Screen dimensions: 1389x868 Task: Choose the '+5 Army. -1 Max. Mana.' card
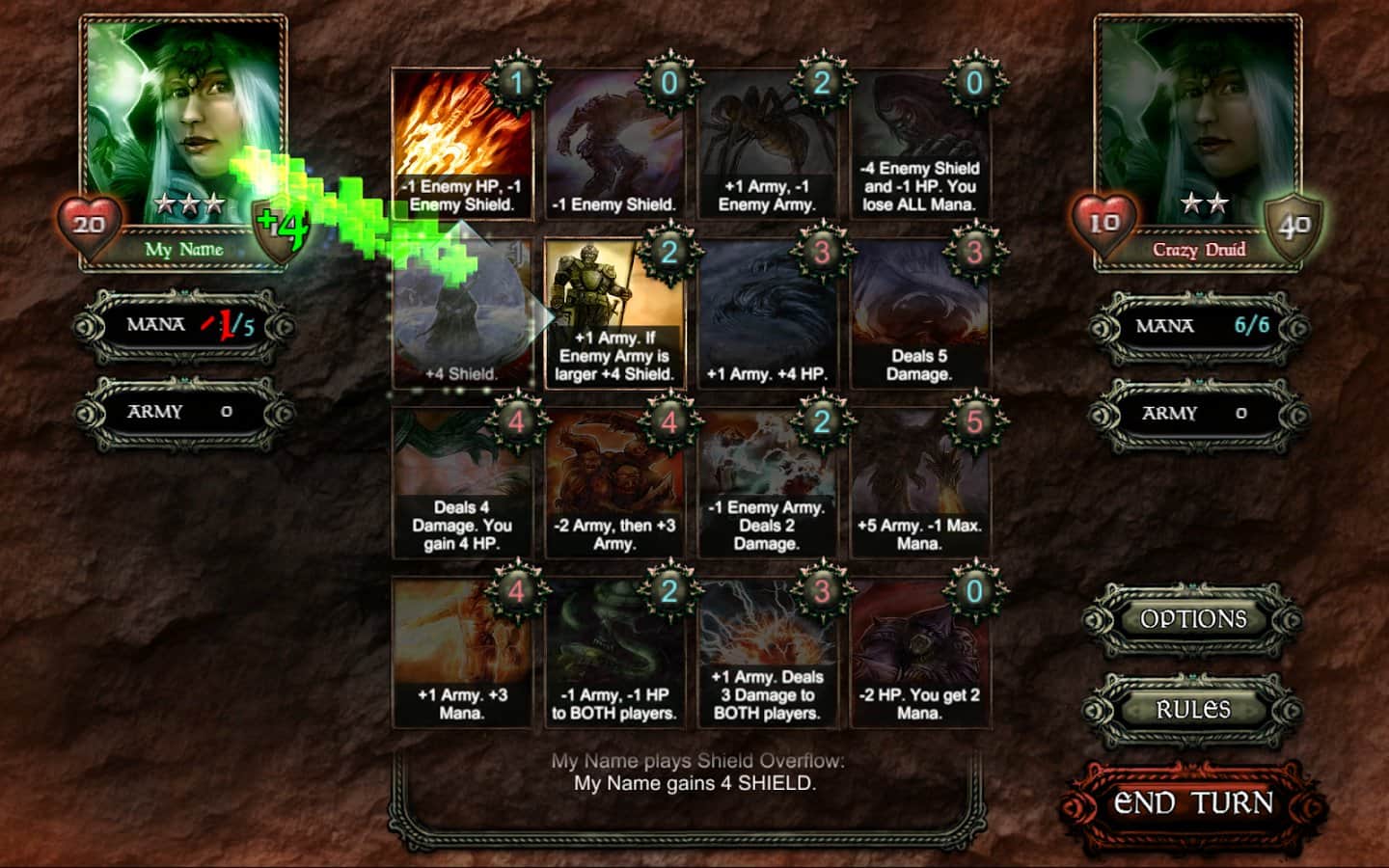919,484
